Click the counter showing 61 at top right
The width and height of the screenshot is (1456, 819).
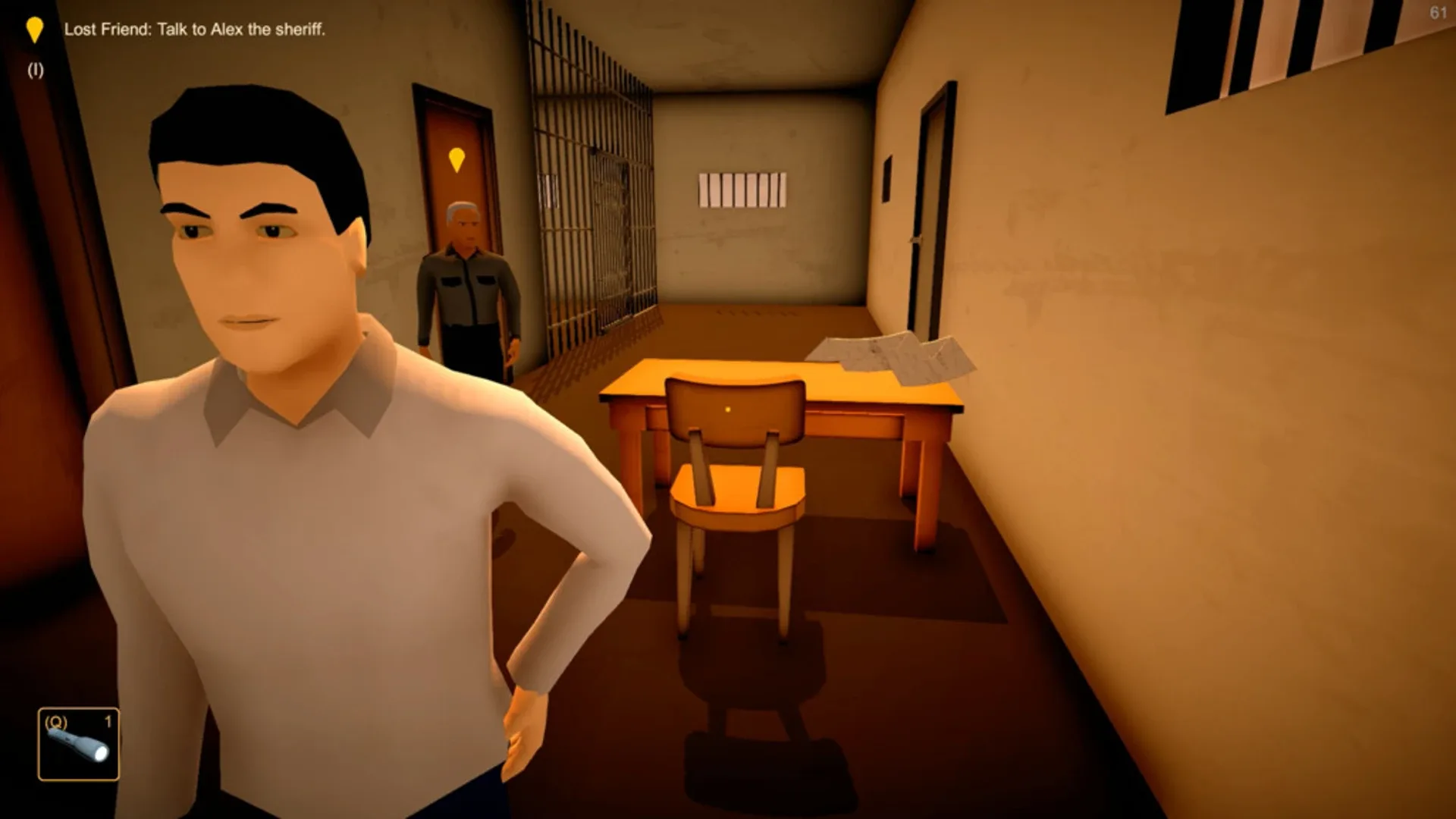click(x=1439, y=11)
